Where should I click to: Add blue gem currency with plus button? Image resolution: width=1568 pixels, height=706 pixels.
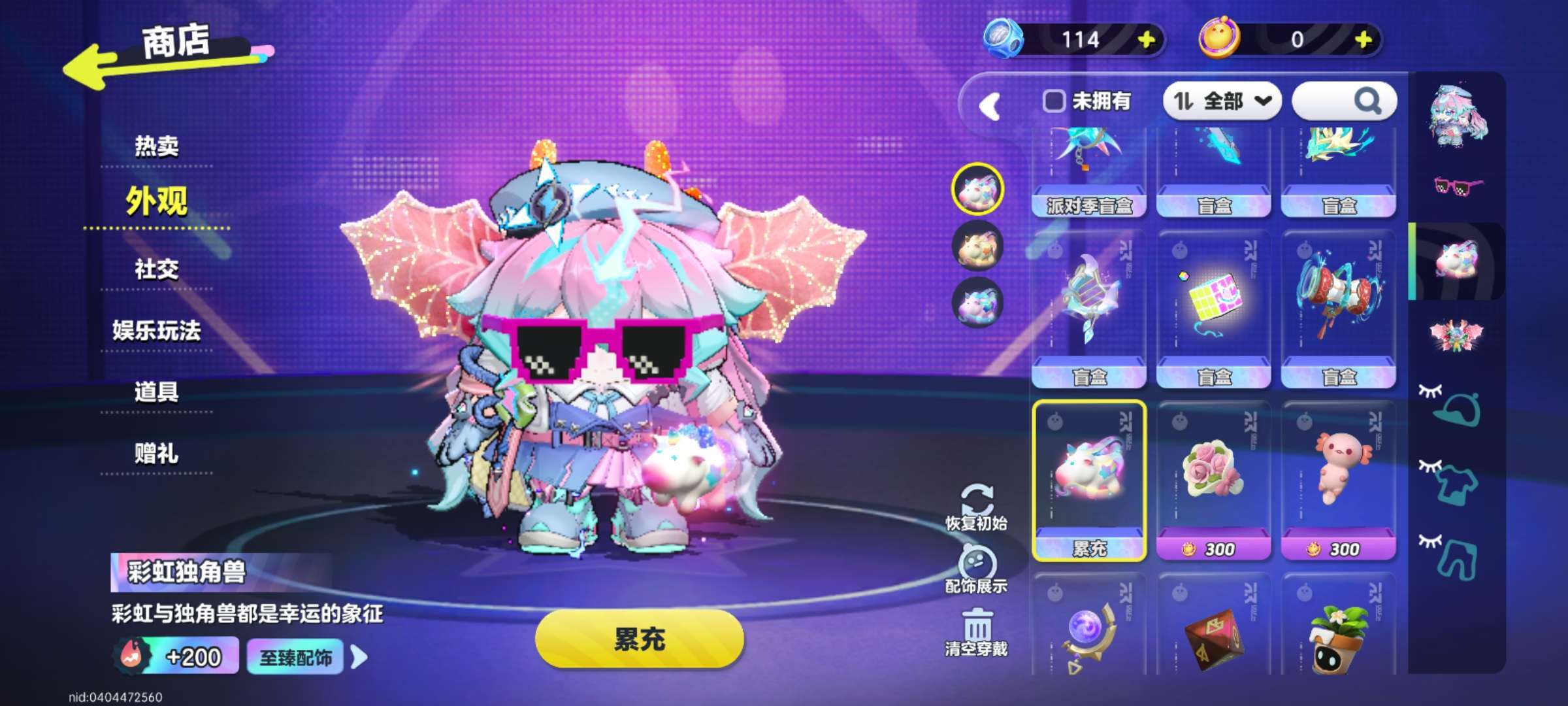pyautogui.click(x=1146, y=41)
